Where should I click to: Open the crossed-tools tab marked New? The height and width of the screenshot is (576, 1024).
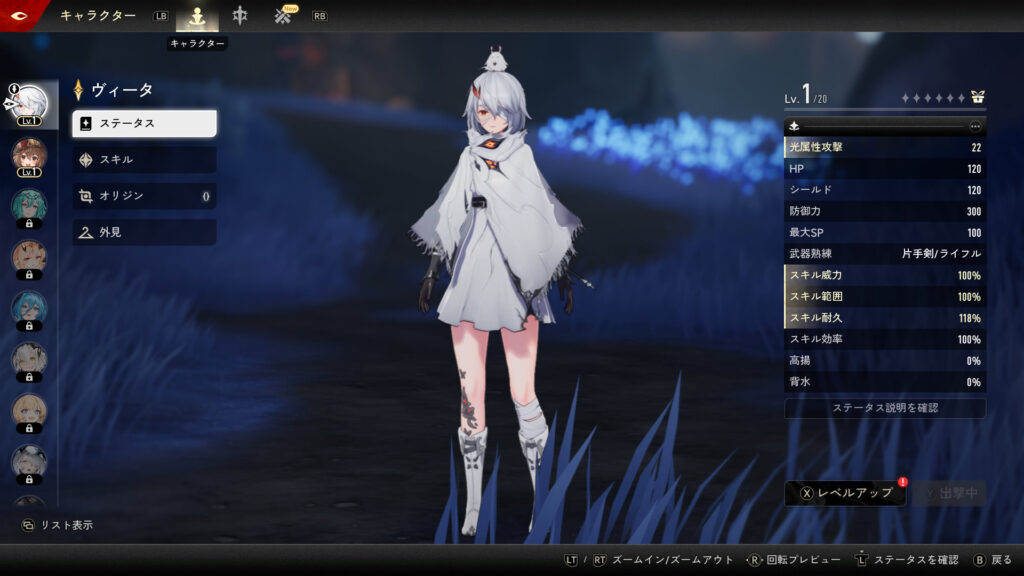pos(284,16)
